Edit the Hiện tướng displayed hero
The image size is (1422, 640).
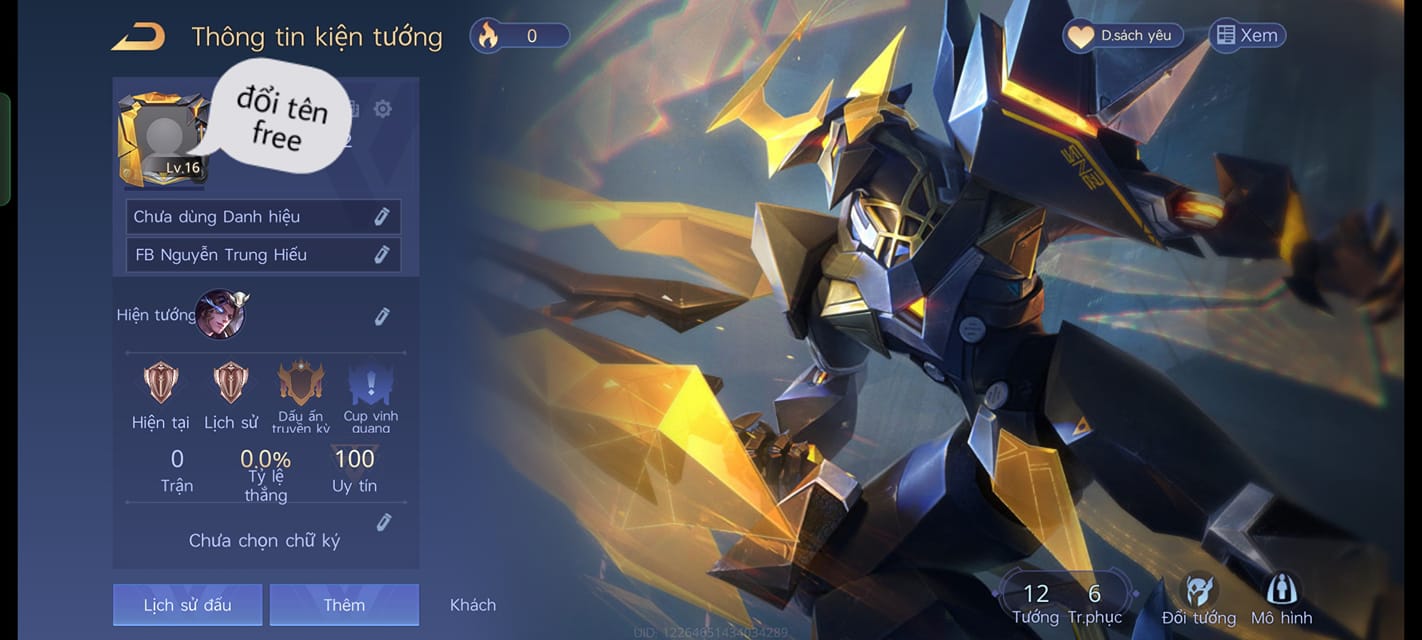381,317
